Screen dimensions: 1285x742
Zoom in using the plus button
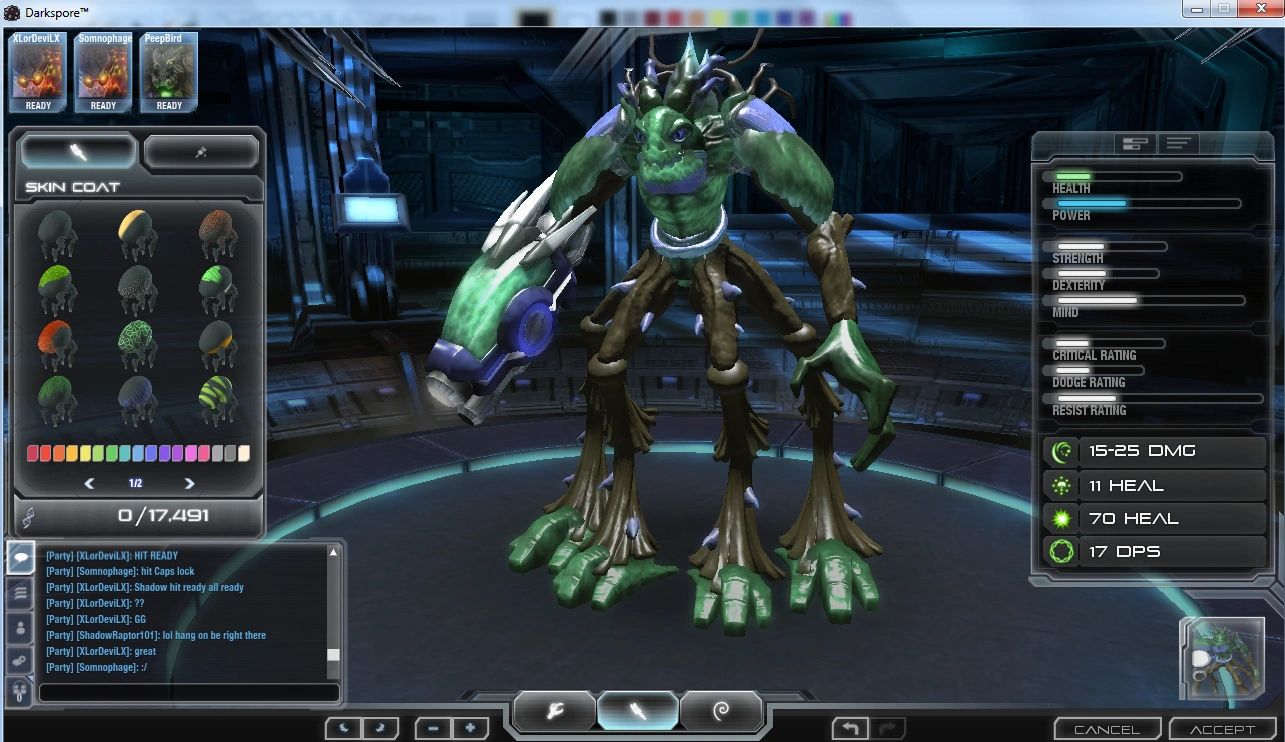click(x=469, y=727)
